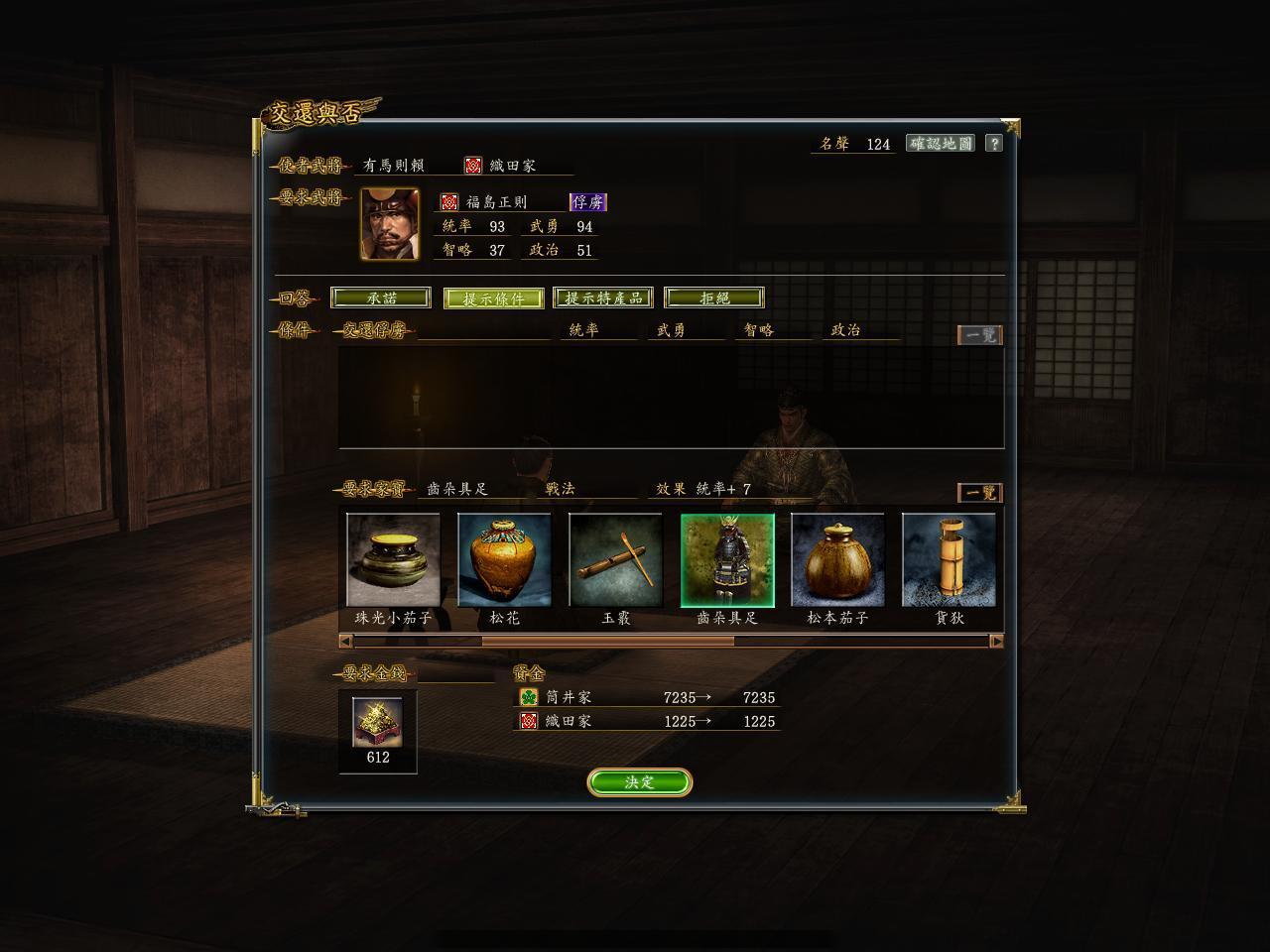Open the treasure 一覽 list
Viewport: 1270px width, 952px height.
coord(979,493)
